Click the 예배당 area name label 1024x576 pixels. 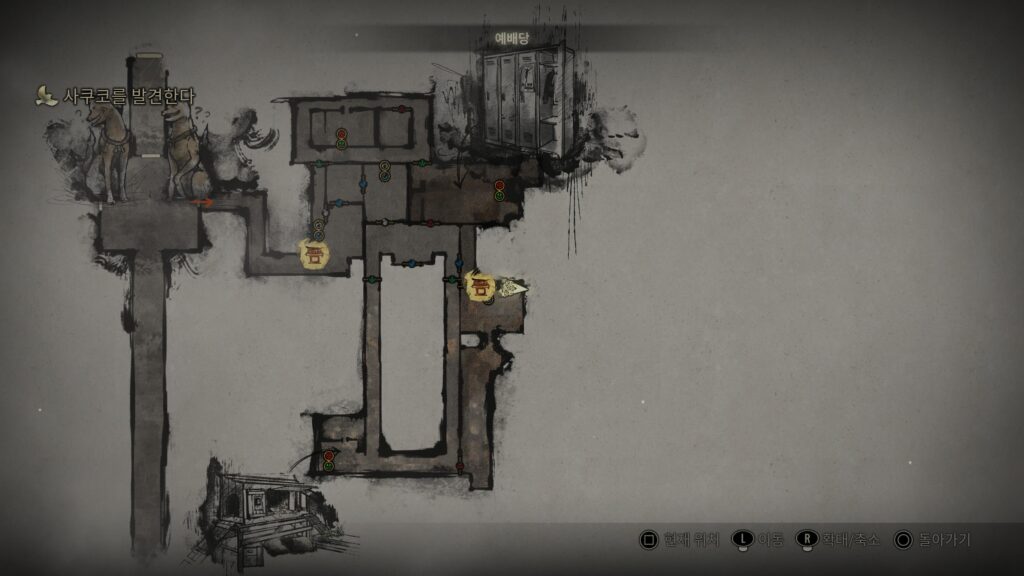(x=511, y=38)
